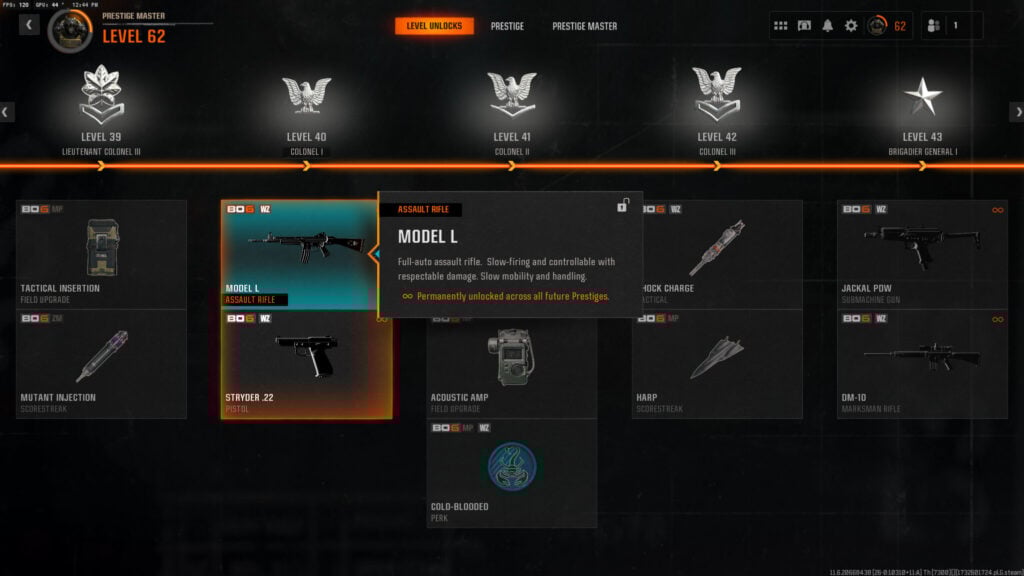This screenshot has width=1024, height=576.
Task: Pick the Acoustic Amp field upgrade tile
Action: [x=511, y=370]
